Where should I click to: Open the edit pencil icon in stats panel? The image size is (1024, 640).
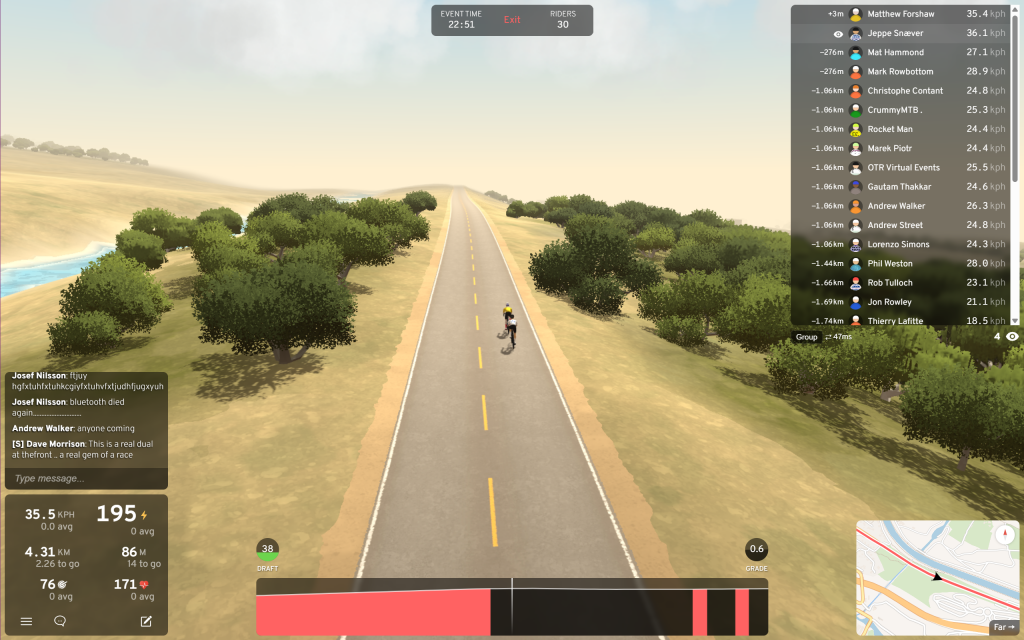(x=146, y=621)
